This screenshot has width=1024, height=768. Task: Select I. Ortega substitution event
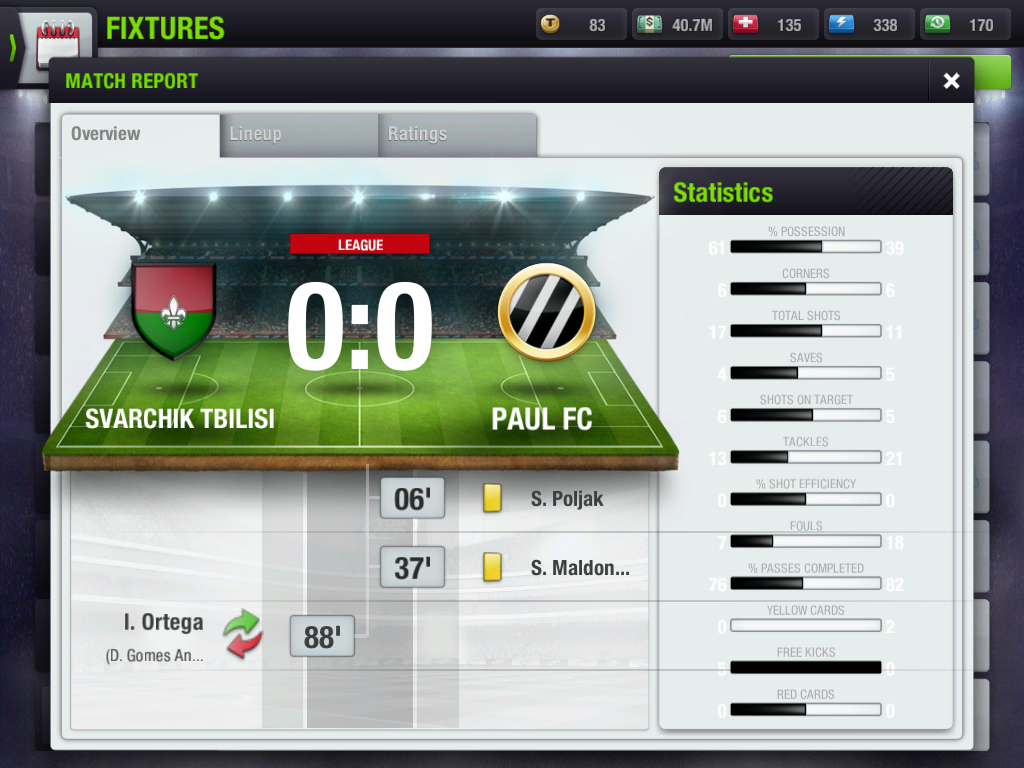163,623
